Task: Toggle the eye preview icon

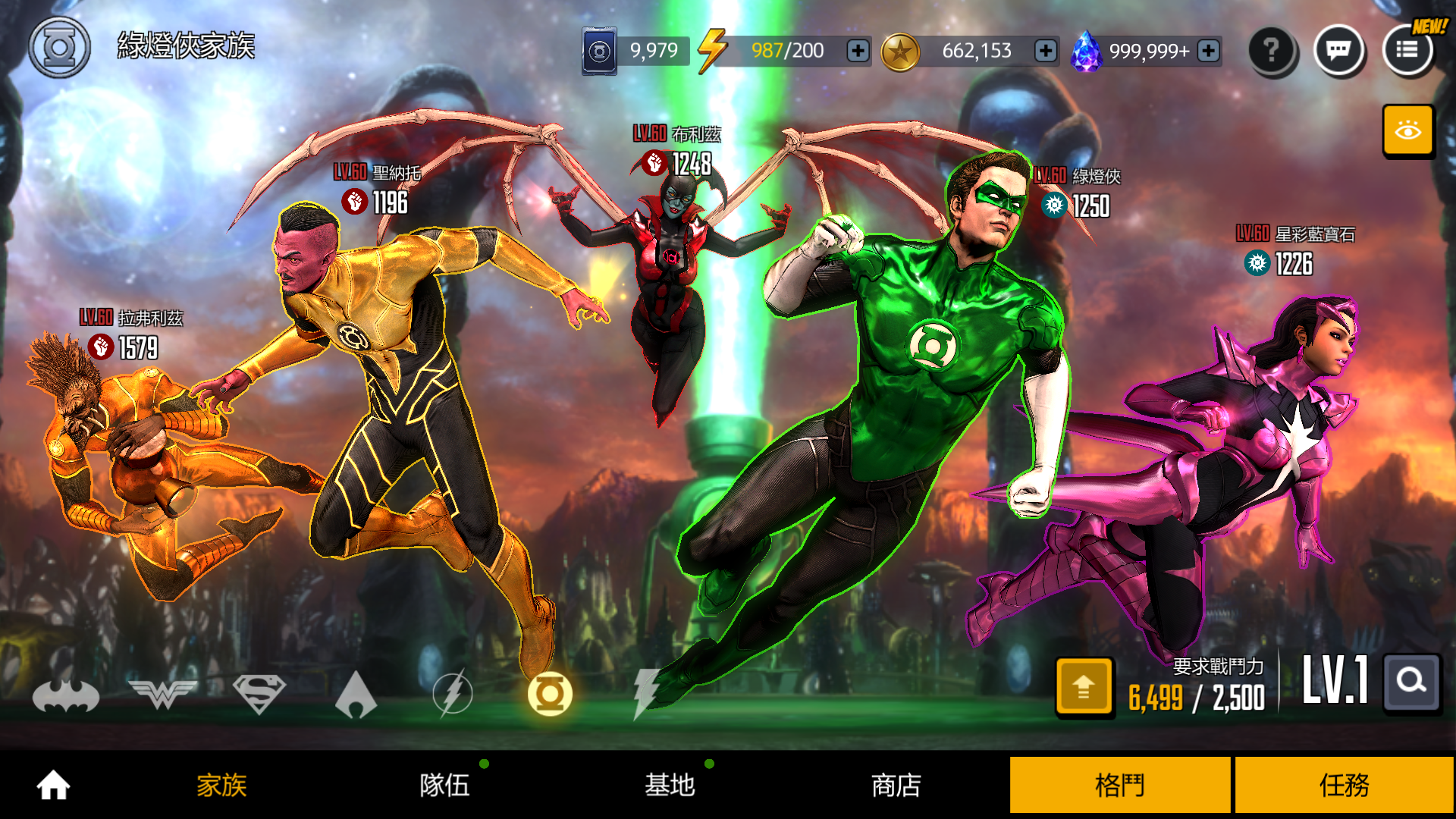Action: [x=1408, y=130]
